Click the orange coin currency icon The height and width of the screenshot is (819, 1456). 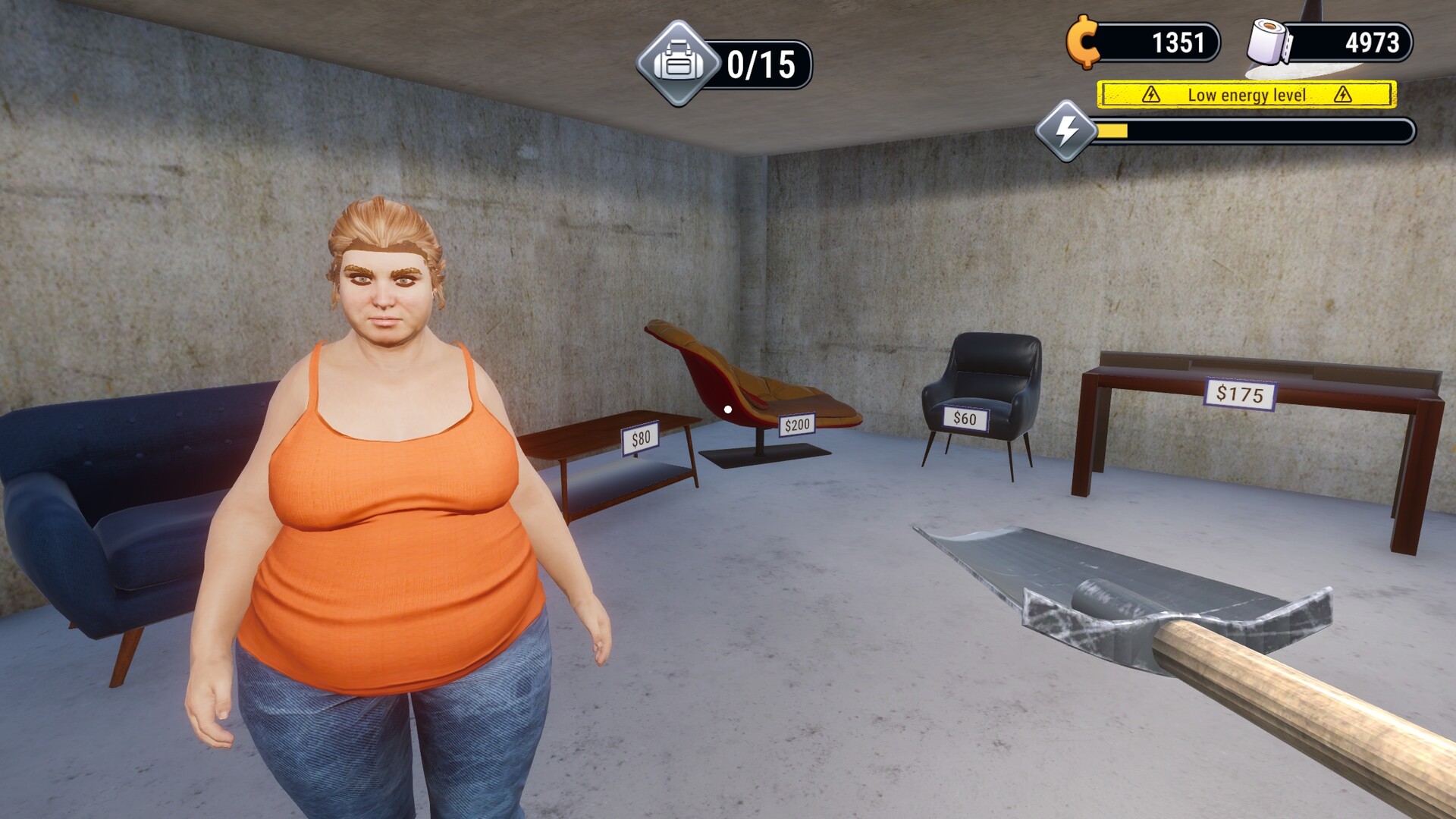[1083, 42]
